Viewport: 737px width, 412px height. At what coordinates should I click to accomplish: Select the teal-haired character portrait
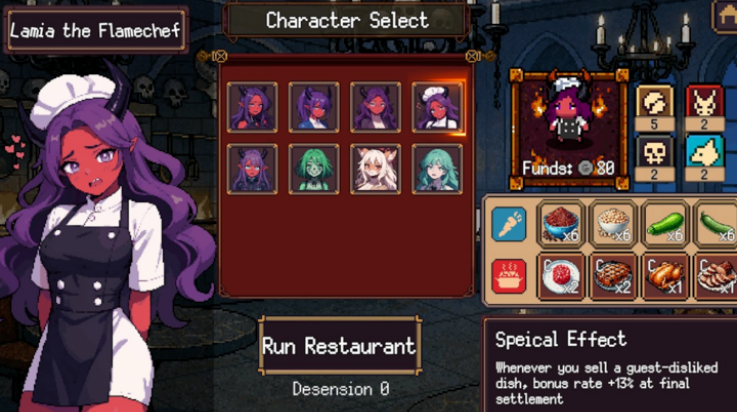(437, 168)
